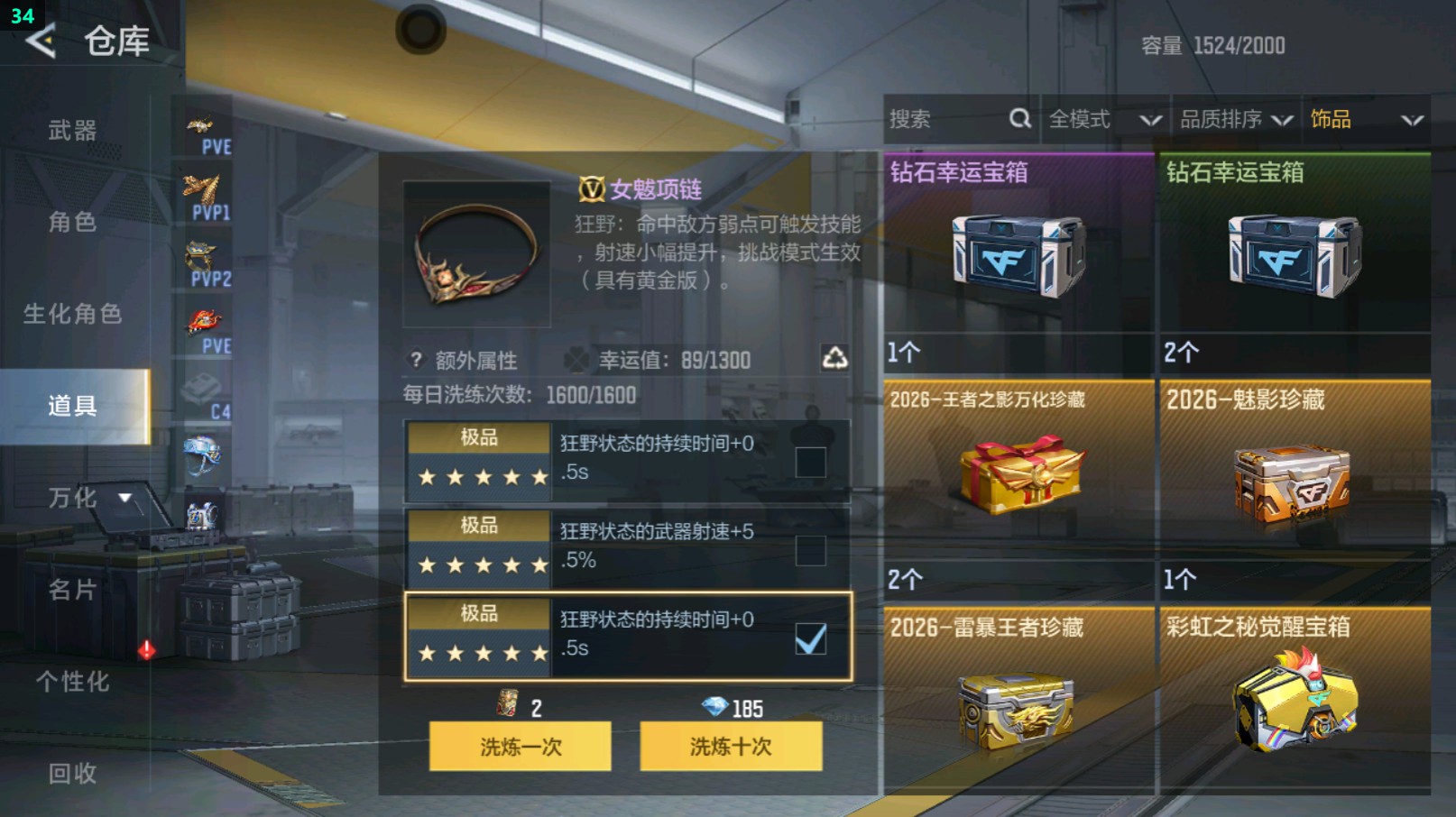This screenshot has height=817, width=1456.
Task: Open the 饰品 filter dropdown
Action: click(1364, 118)
